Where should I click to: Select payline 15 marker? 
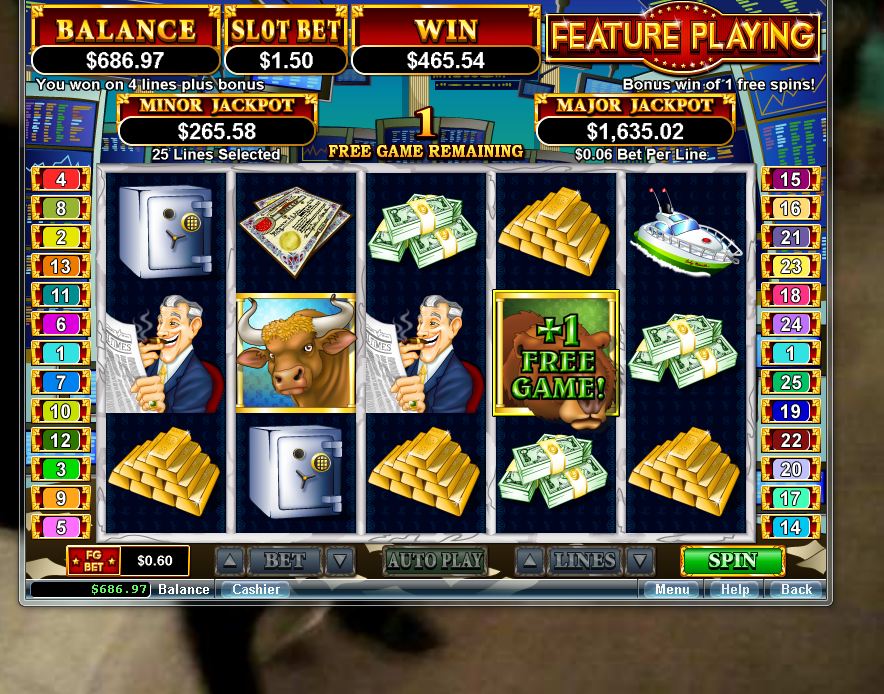pos(790,180)
